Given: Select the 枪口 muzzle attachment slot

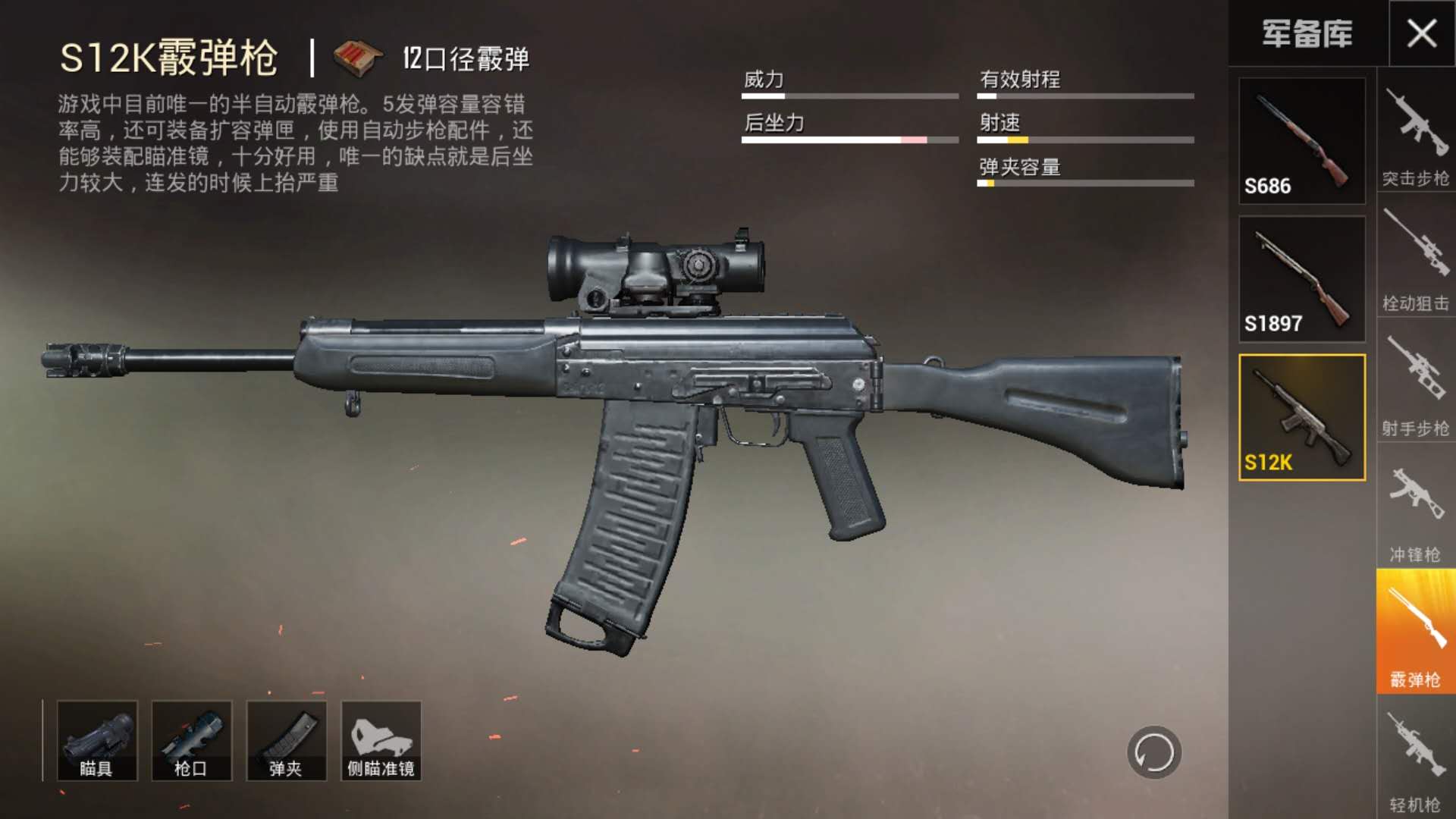Looking at the screenshot, I should point(192,741).
